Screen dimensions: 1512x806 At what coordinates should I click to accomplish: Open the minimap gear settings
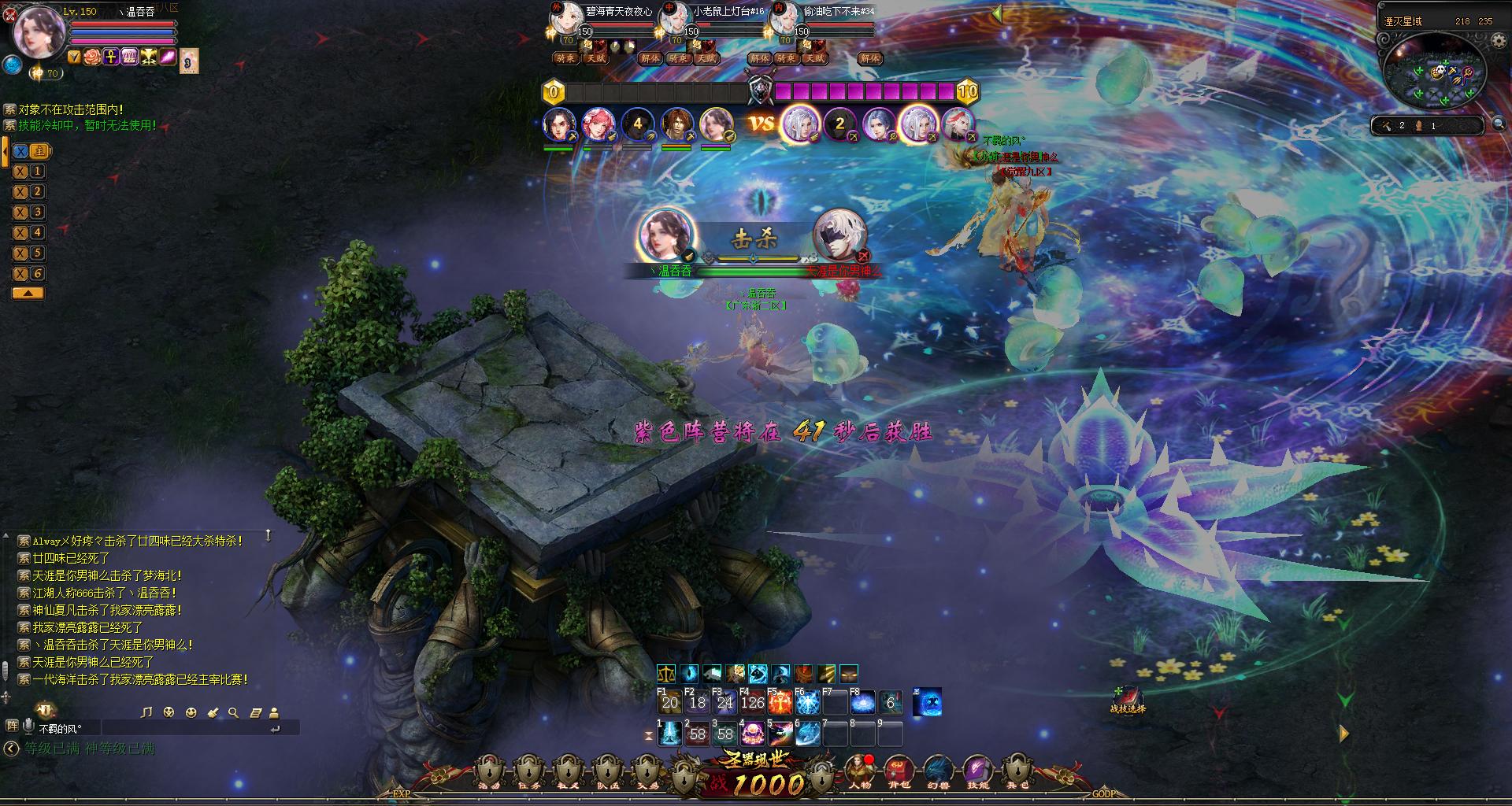click(1498, 41)
